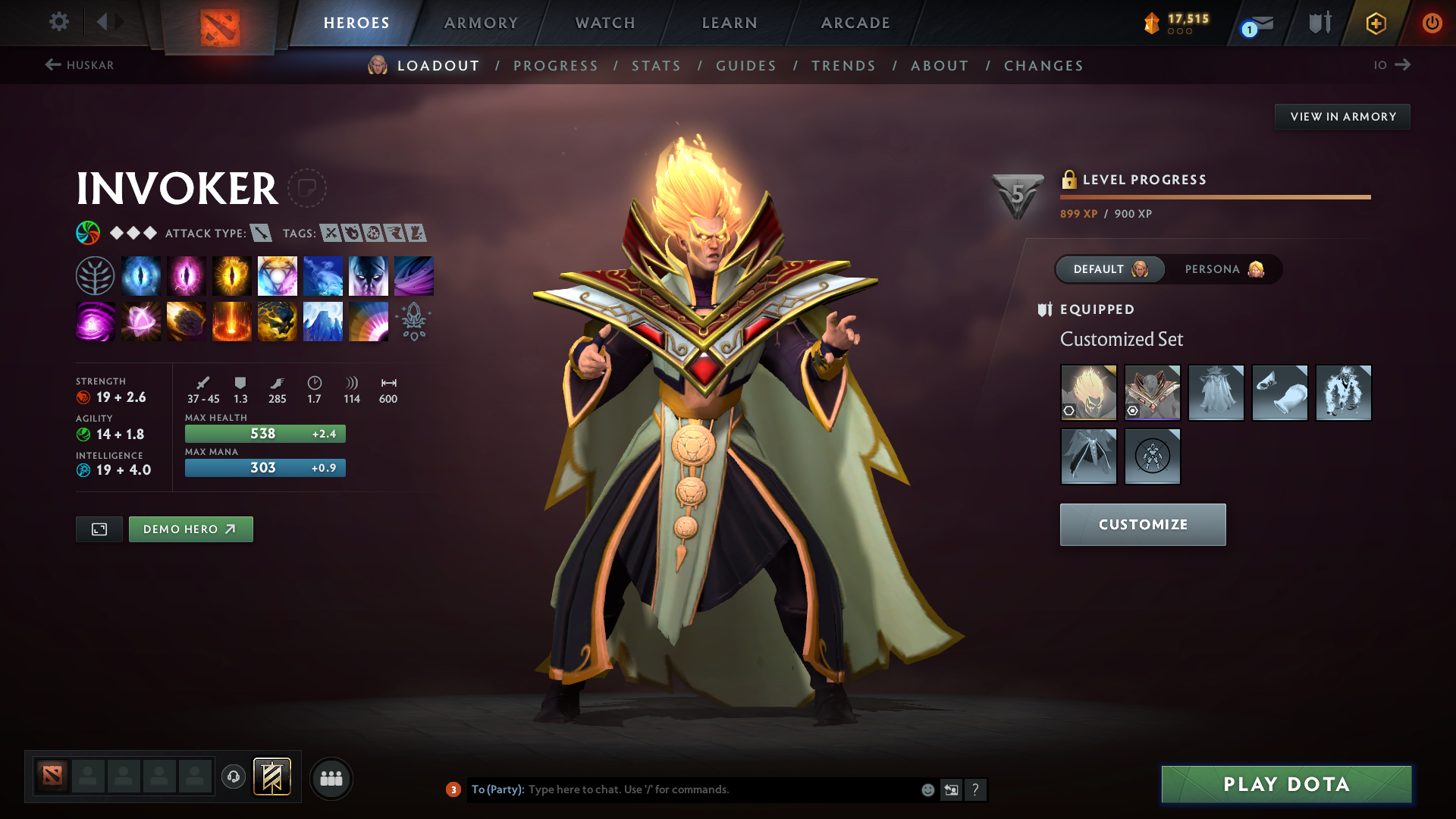The image size is (1456, 819).
Task: Open the party matchmaking icon near chat slots
Action: point(331,778)
